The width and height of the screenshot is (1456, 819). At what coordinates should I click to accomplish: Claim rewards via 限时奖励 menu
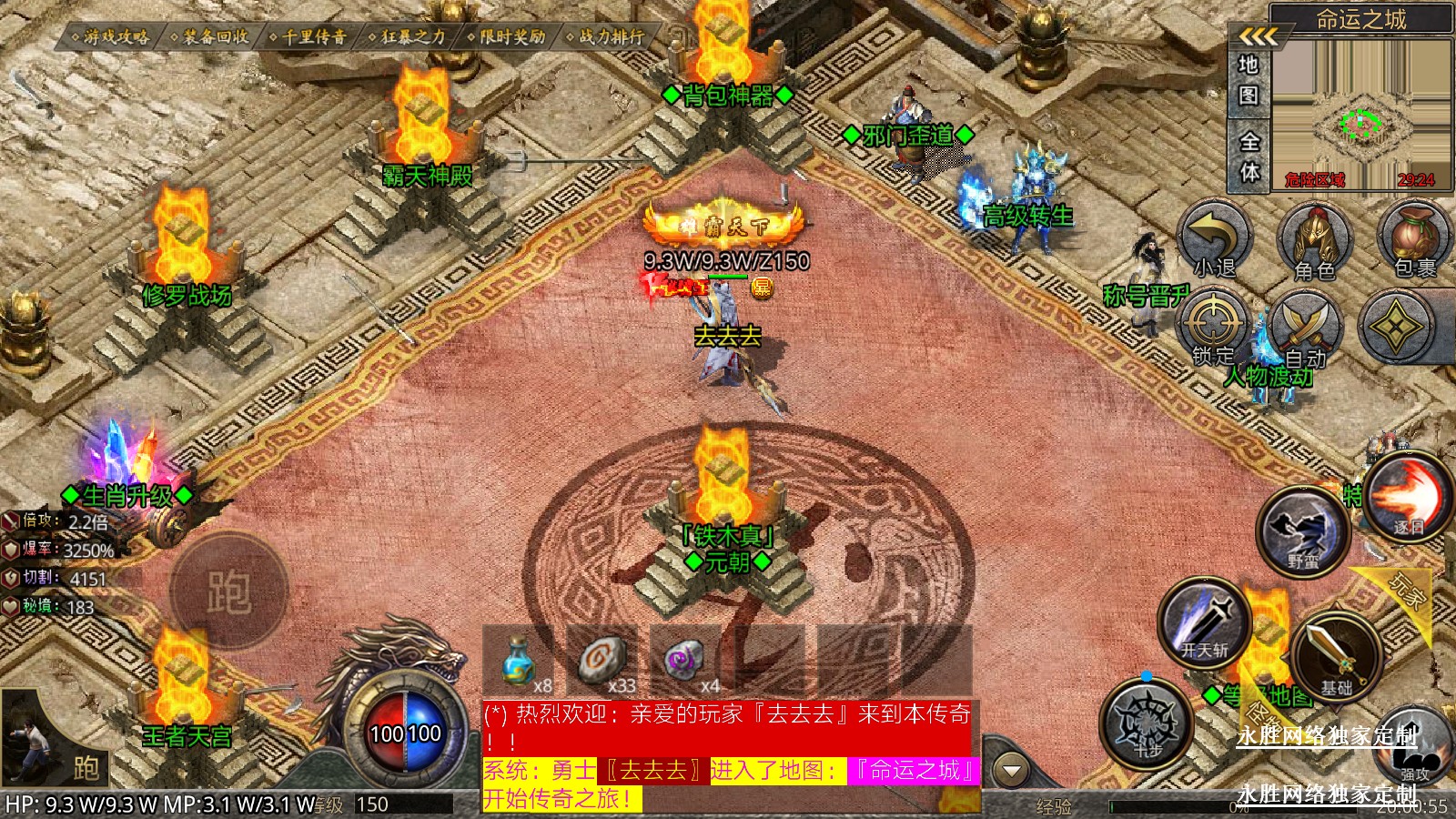[507, 36]
